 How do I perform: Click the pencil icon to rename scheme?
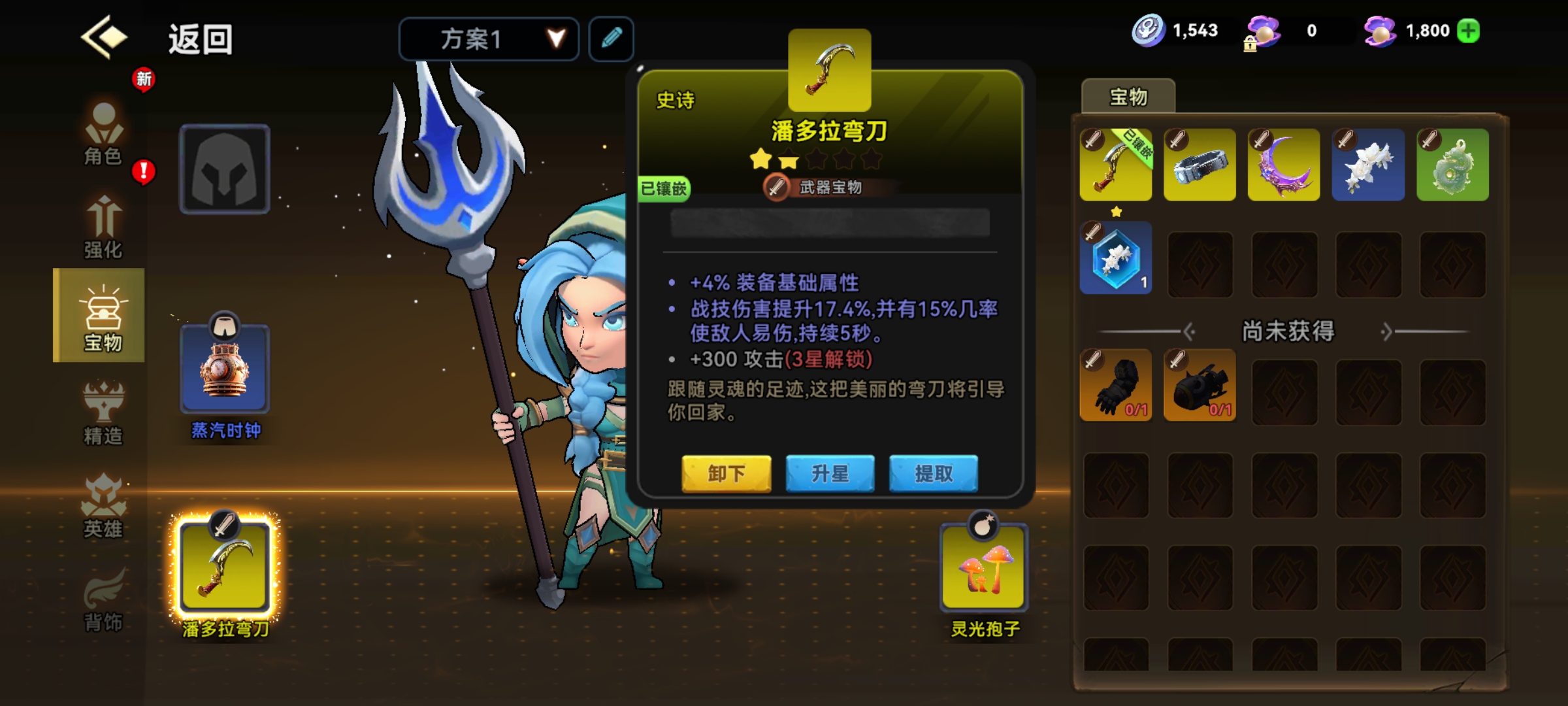(x=610, y=39)
